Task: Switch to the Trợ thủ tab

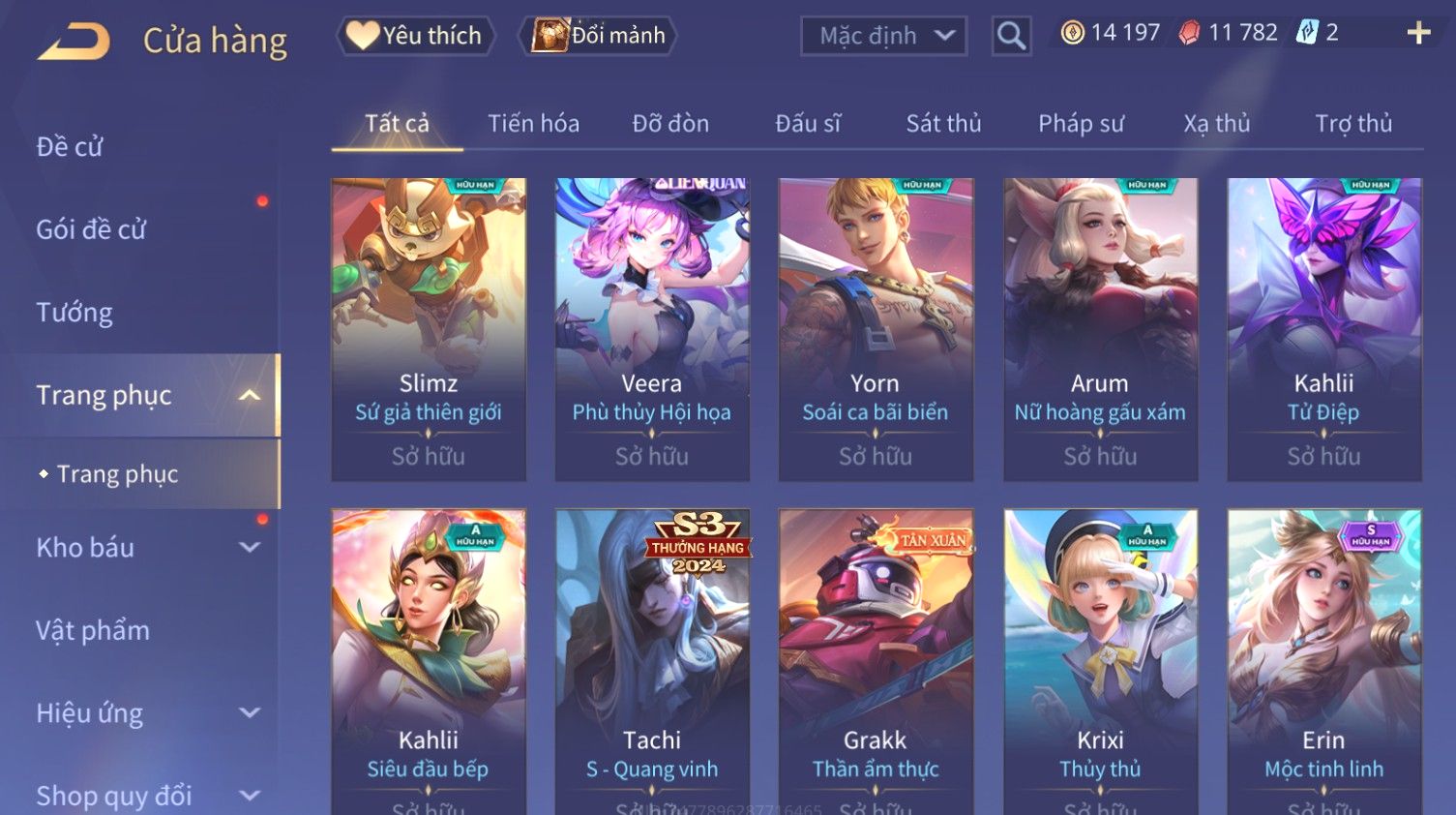Action: point(1353,124)
